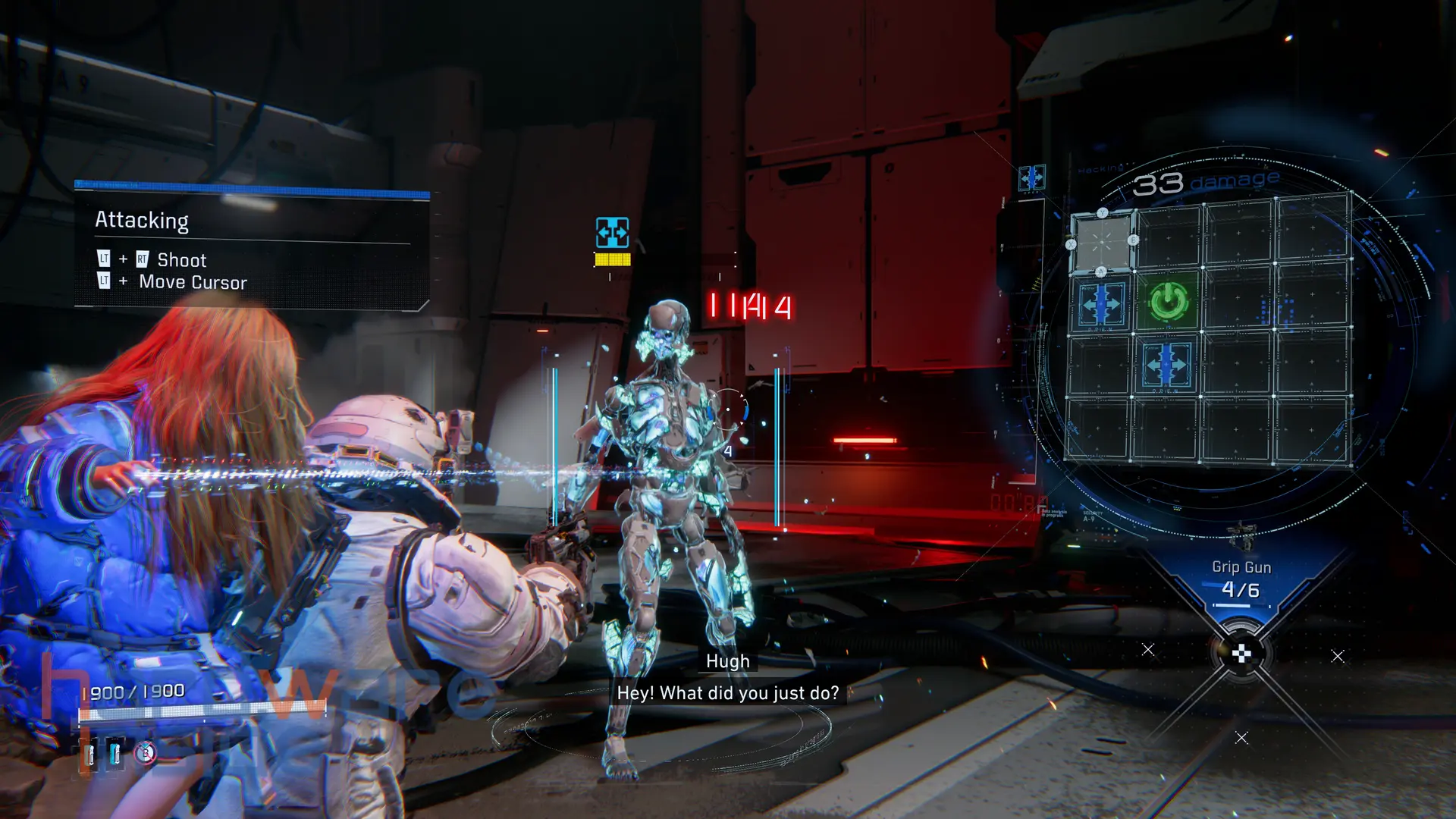Image resolution: width=1456 pixels, height=819 pixels.
Task: Click the crossed-out circular ability icon
Action: (x=145, y=752)
